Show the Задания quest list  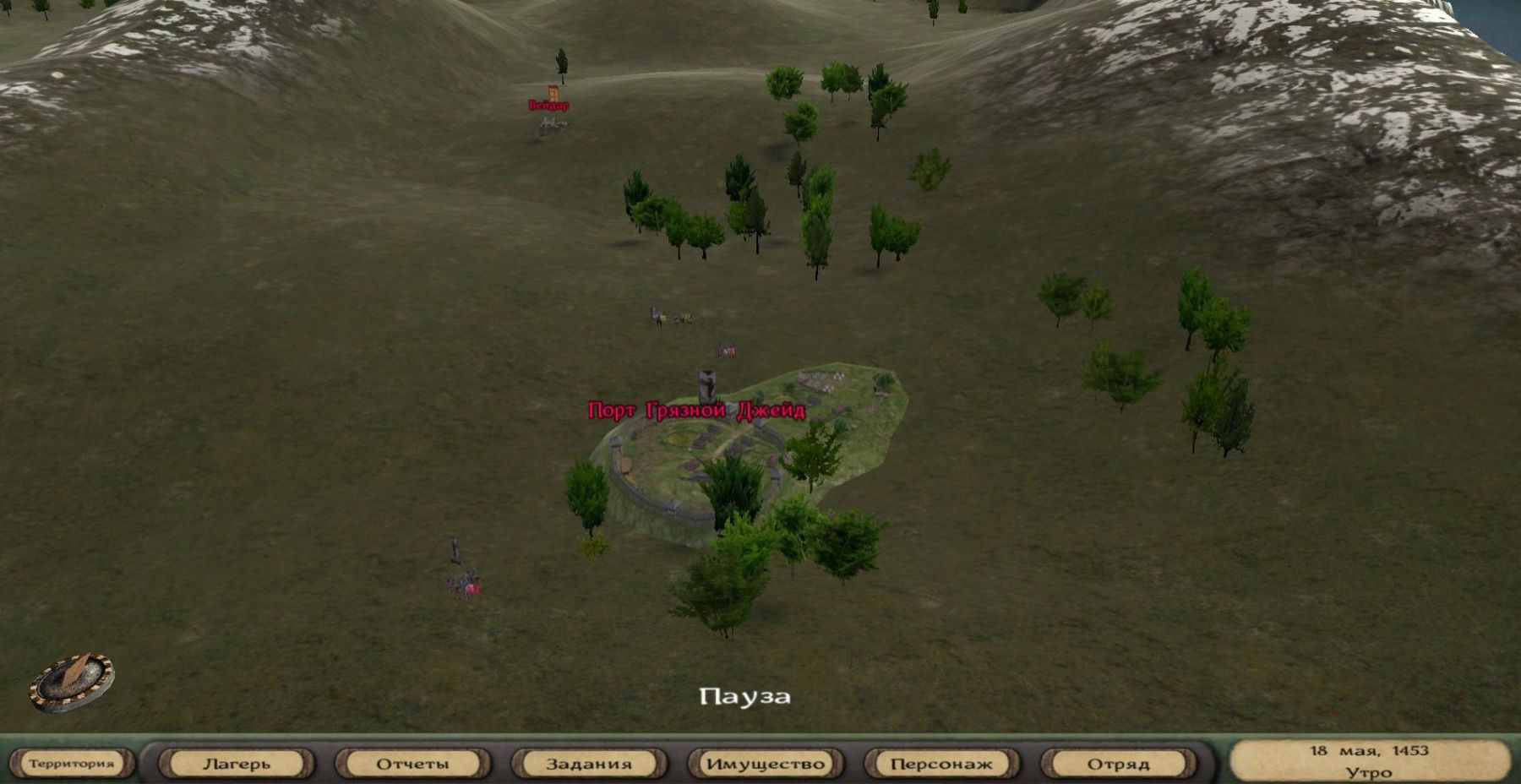(589, 764)
